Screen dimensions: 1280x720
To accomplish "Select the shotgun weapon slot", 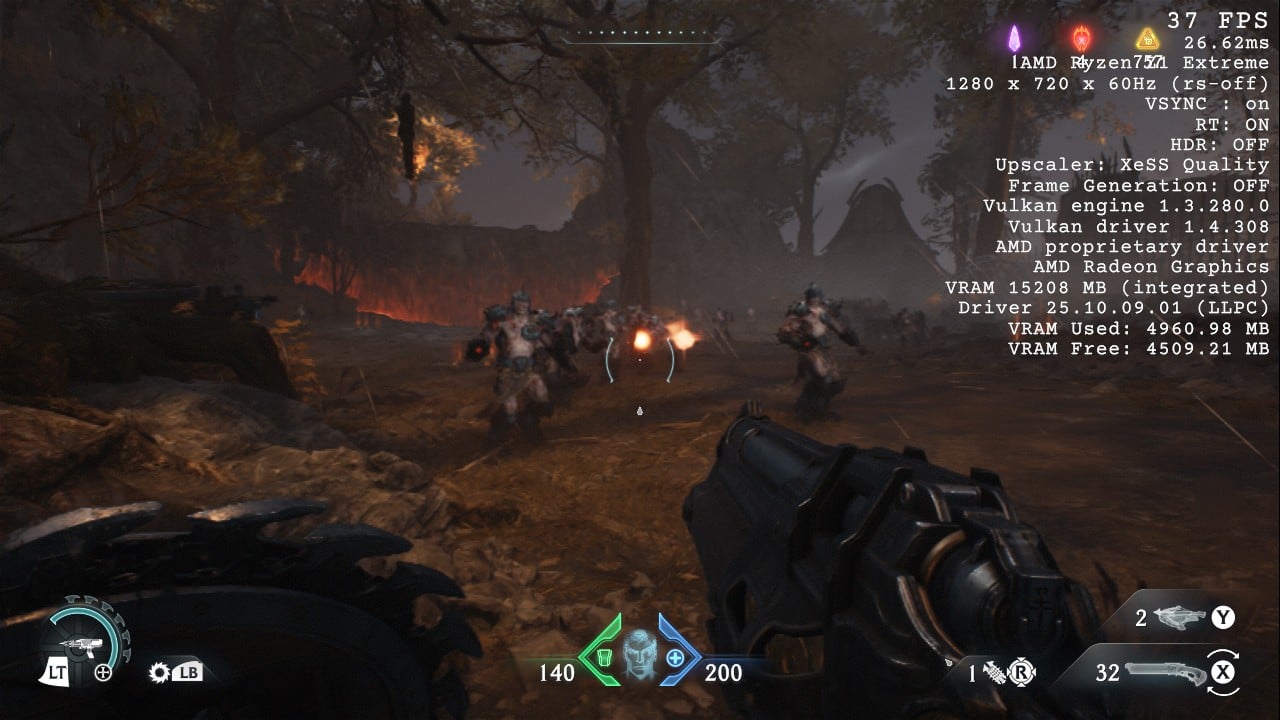I will [1164, 672].
